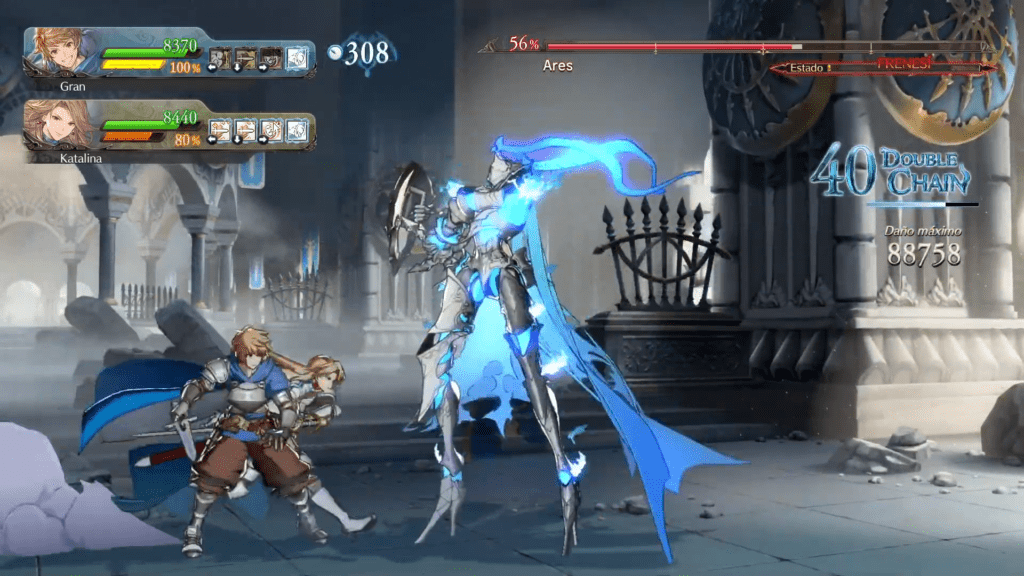Activate Gran's skill with the left arrow
This screenshot has width=1024, height=576.
pyautogui.click(x=220, y=57)
